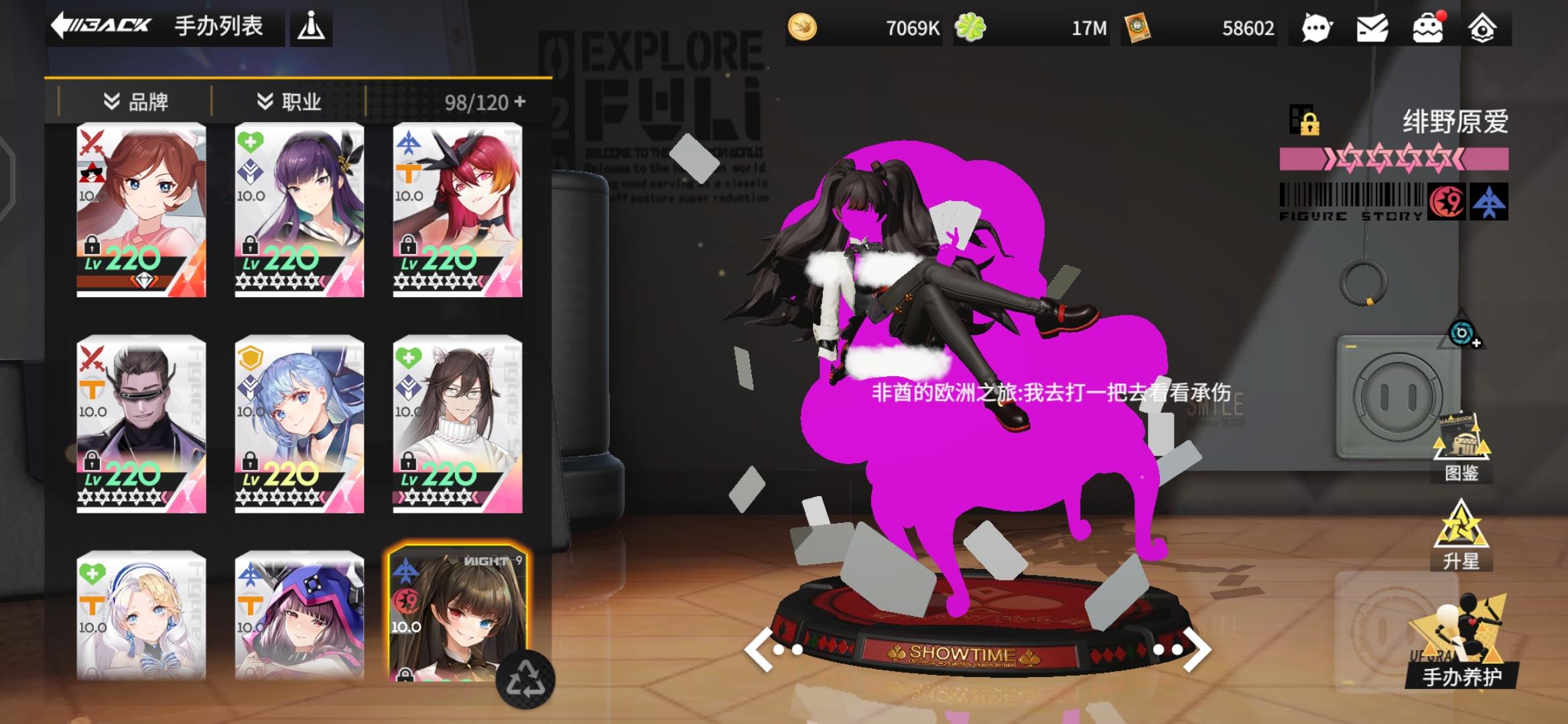Click the gold coin currency icon
The width and height of the screenshot is (1568, 724).
(804, 28)
